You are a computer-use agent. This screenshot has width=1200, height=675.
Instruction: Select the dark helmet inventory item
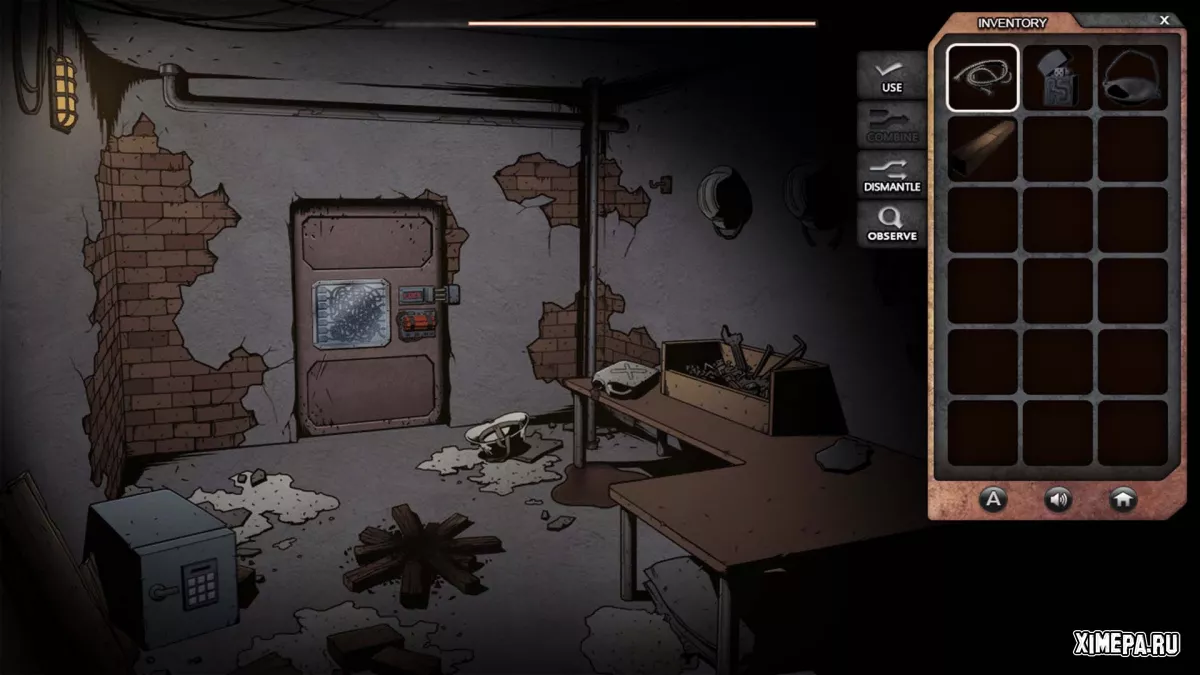click(1133, 77)
